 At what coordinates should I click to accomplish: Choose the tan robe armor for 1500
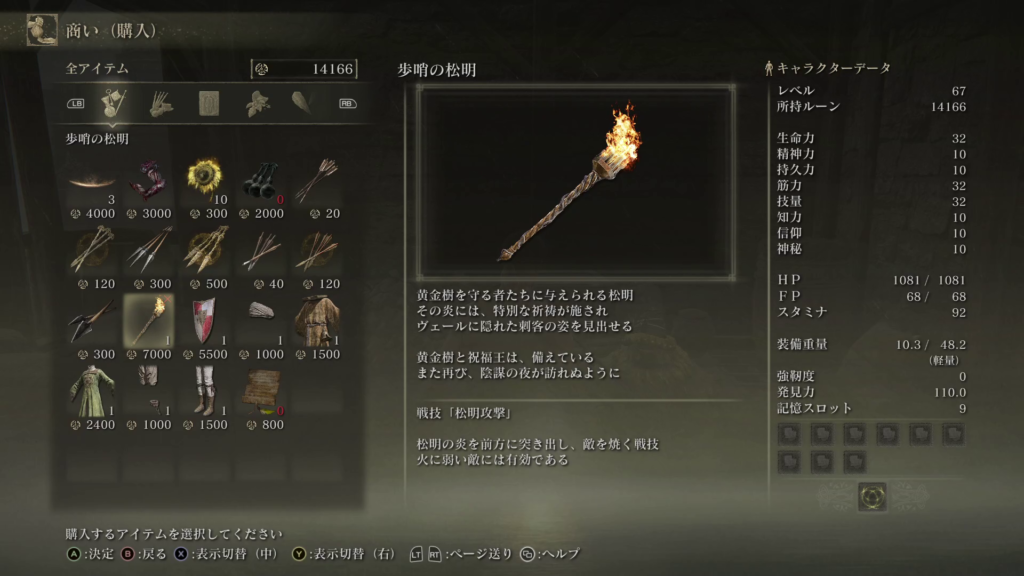[317, 321]
